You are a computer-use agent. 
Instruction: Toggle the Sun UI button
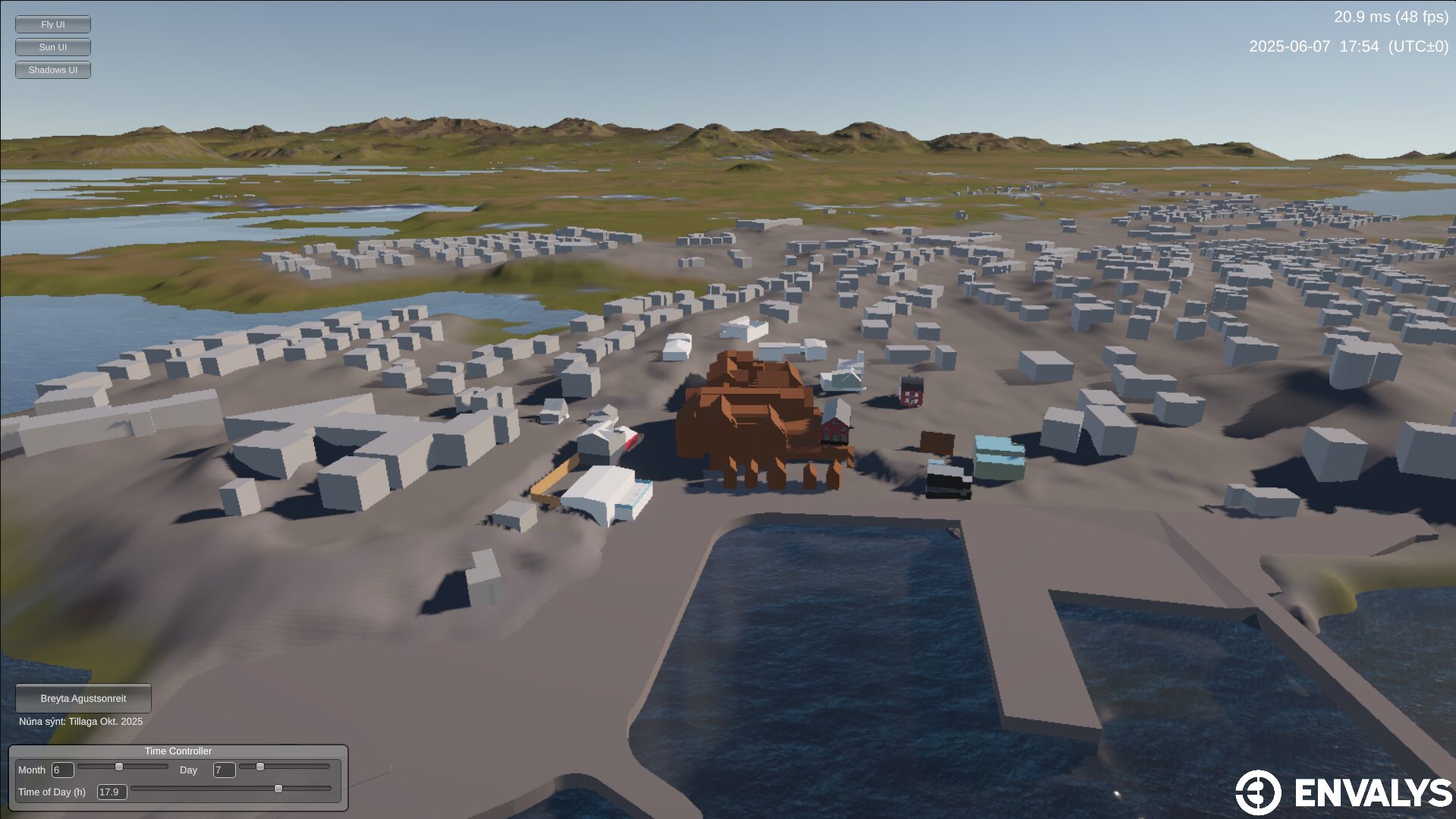tap(53, 47)
